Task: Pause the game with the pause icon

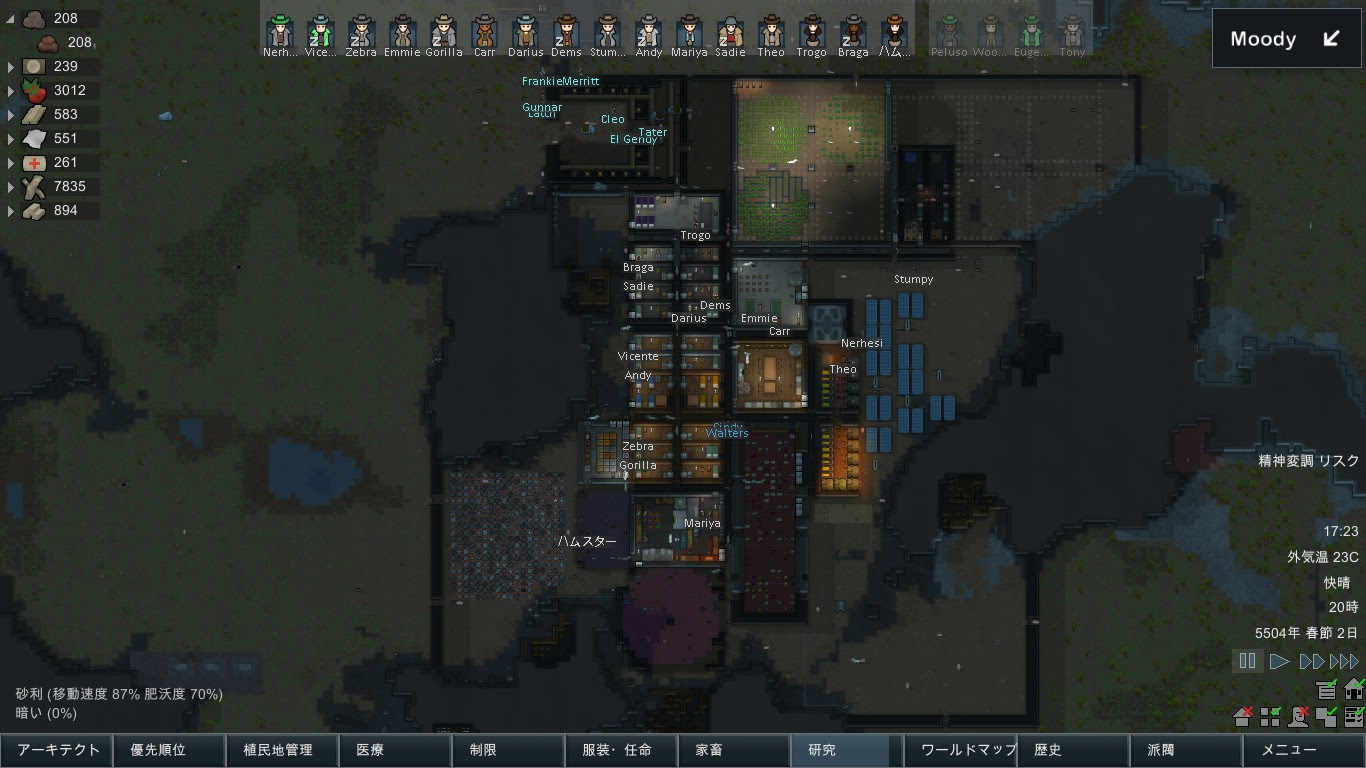Action: click(x=1247, y=660)
